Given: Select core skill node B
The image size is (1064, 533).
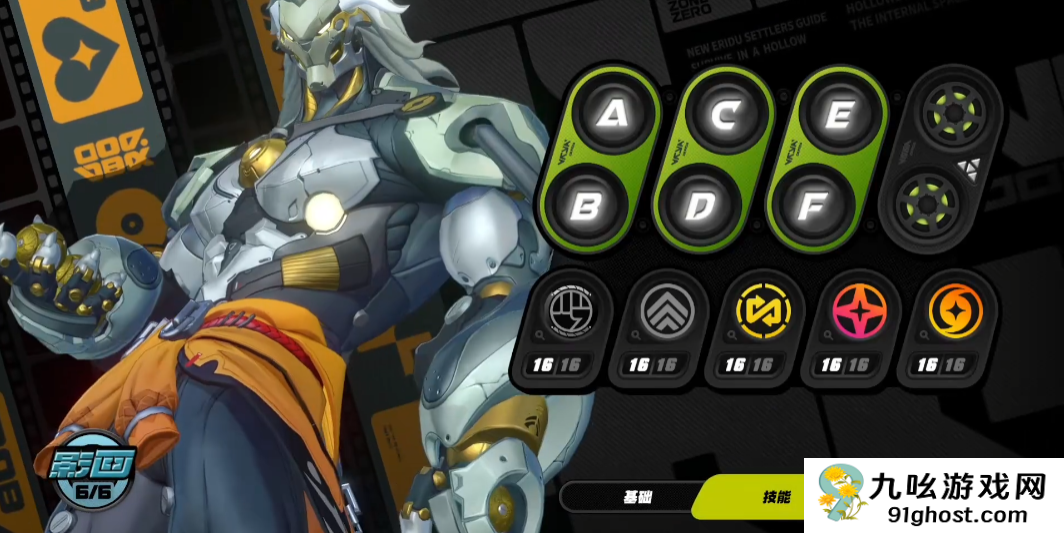Looking at the screenshot, I should [585, 206].
